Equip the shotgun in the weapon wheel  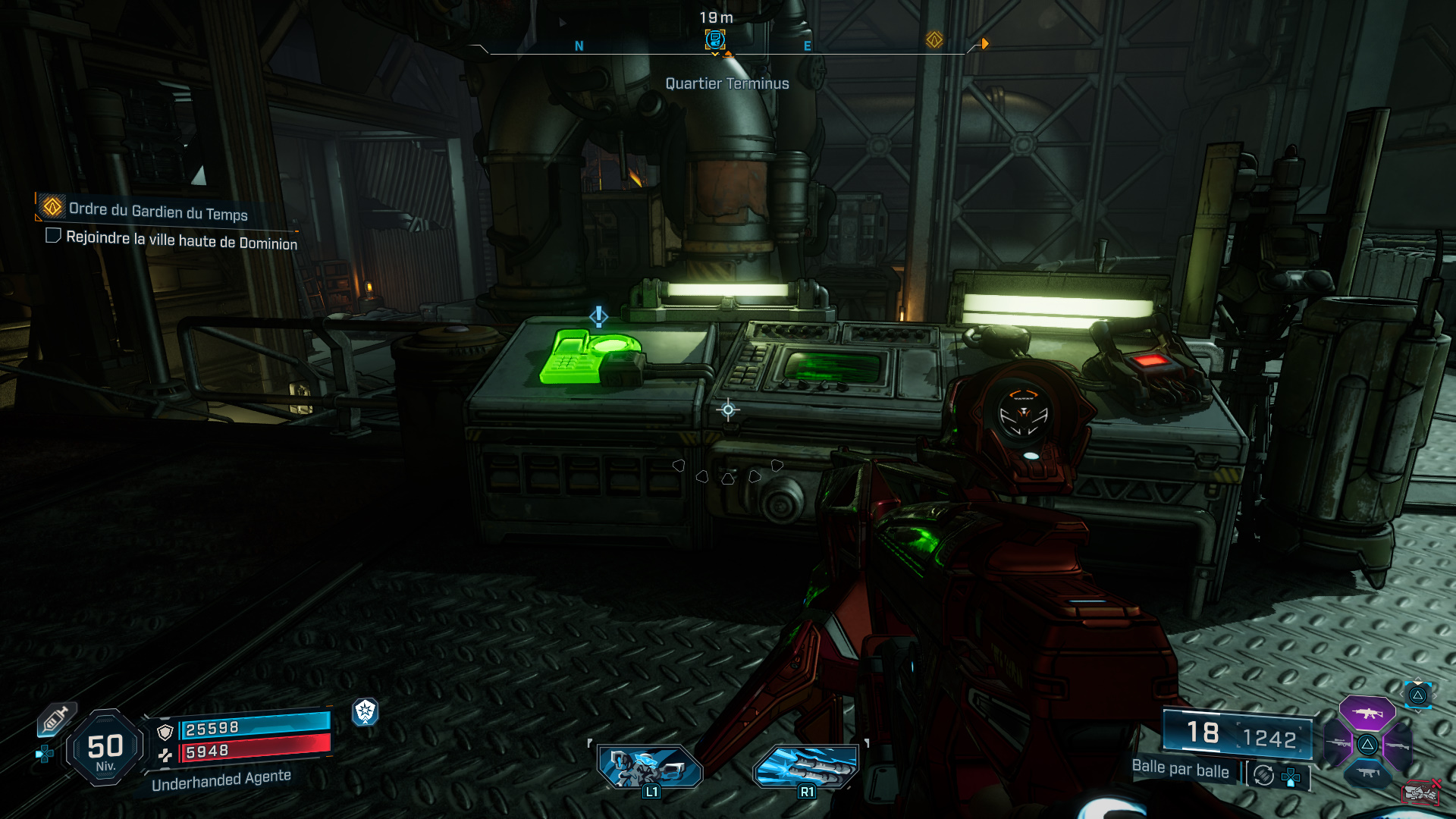[x=1397, y=745]
